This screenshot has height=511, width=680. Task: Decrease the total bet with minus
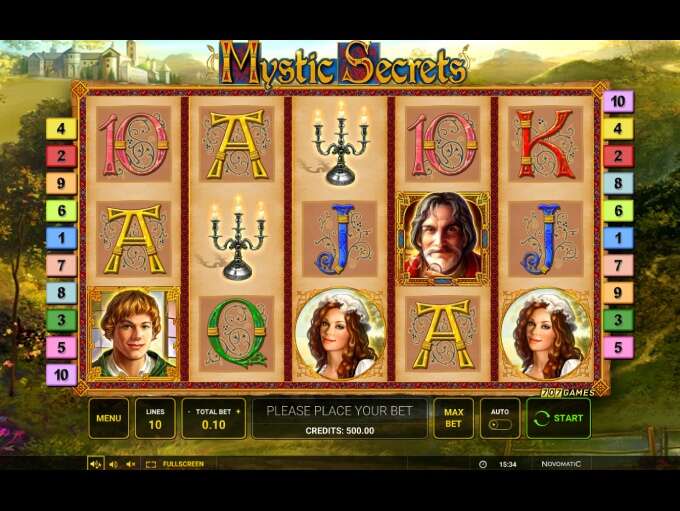coord(187,411)
